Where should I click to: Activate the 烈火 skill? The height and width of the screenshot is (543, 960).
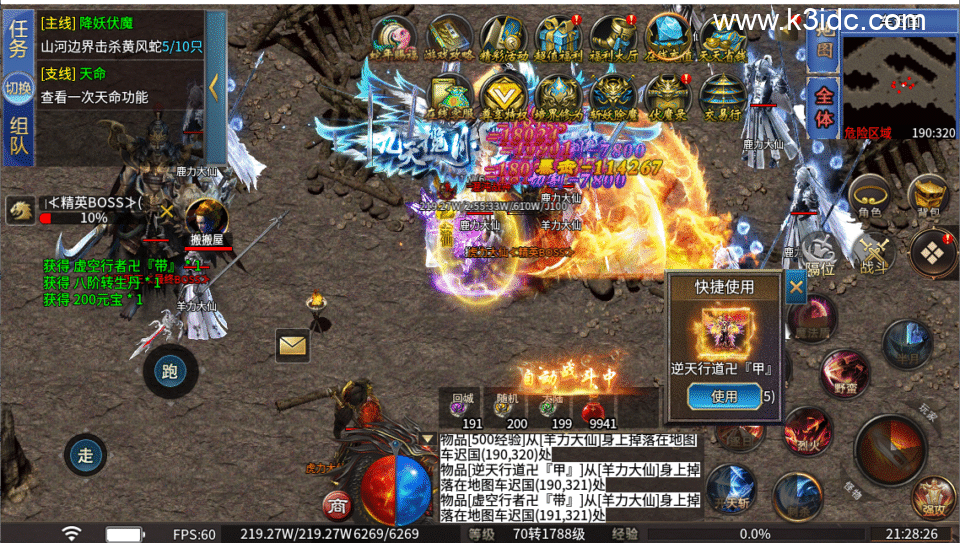[x=808, y=429]
